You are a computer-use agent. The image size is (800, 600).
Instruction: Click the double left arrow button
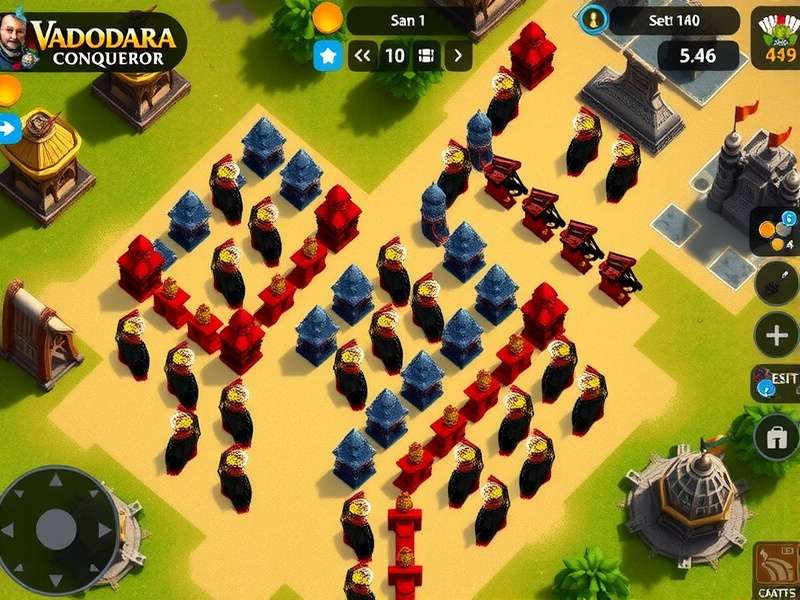point(363,55)
